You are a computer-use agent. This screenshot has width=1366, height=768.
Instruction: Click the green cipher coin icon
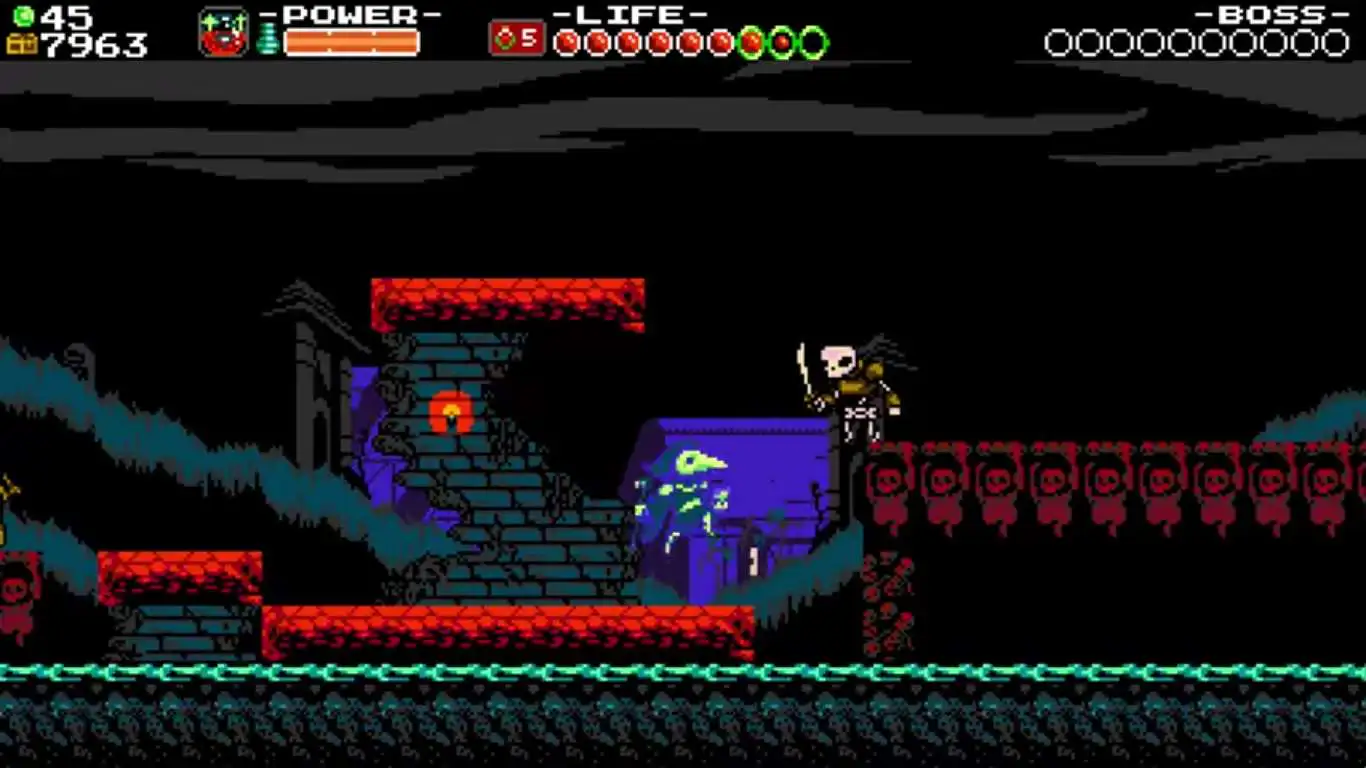[23, 16]
